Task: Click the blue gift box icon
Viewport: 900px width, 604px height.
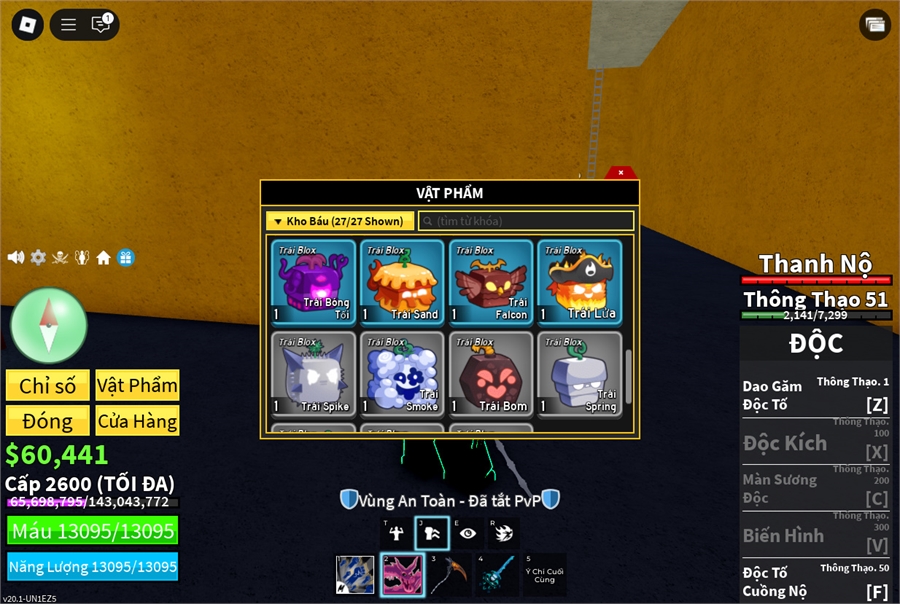Action: click(125, 257)
